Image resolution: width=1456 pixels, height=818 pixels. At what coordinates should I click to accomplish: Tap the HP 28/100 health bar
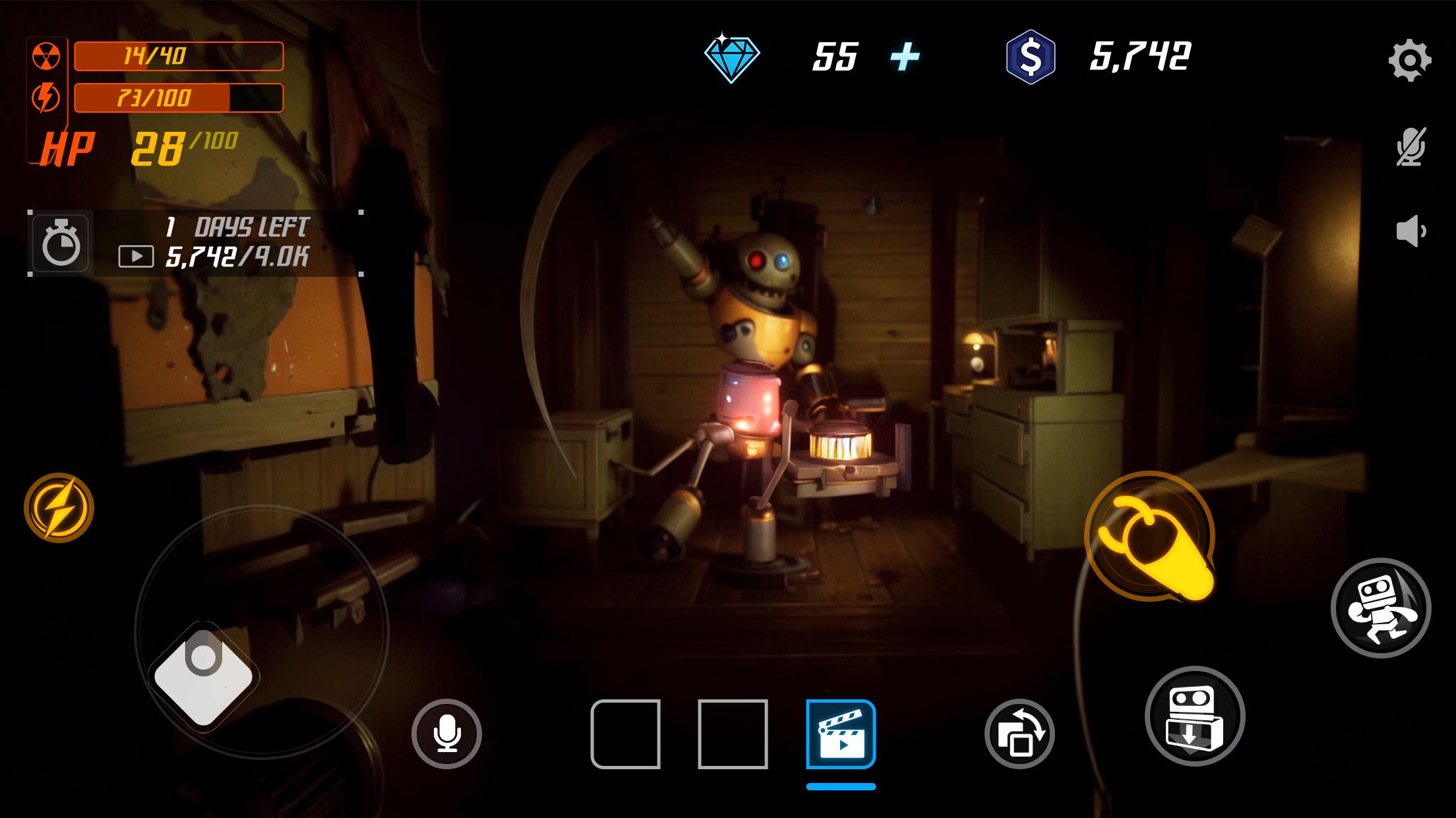pos(138,147)
